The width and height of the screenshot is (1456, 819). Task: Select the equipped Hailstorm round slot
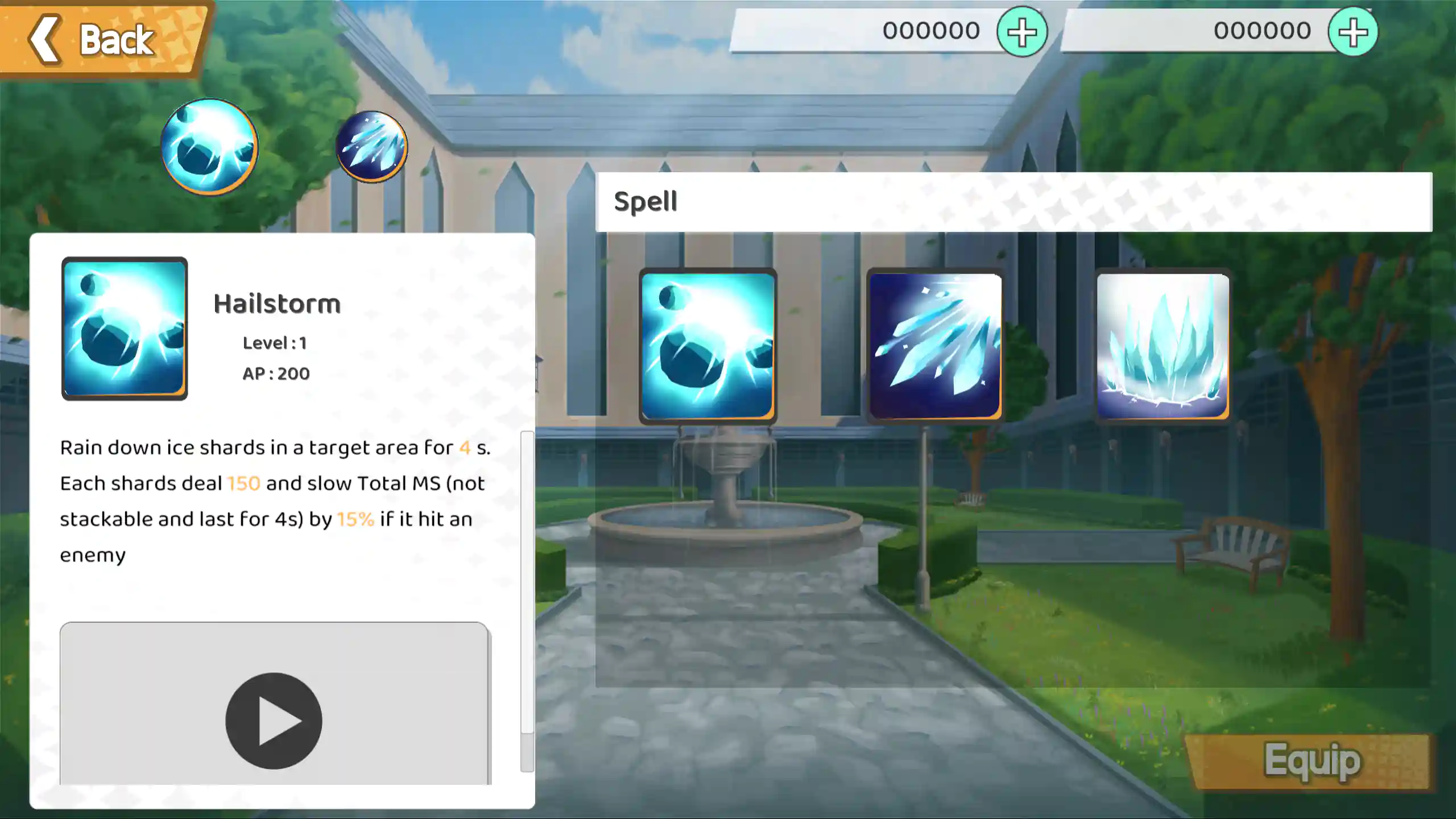coord(209,147)
